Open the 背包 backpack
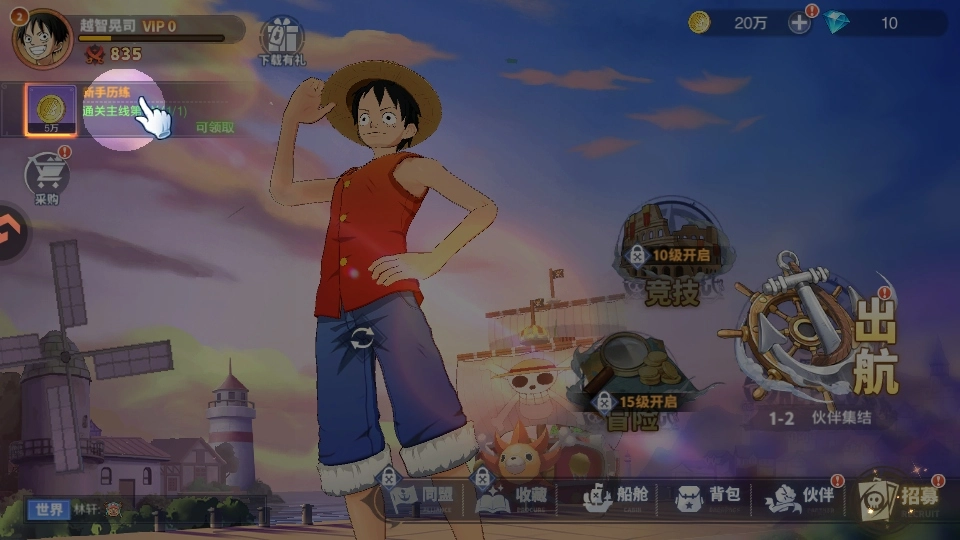 click(708, 495)
